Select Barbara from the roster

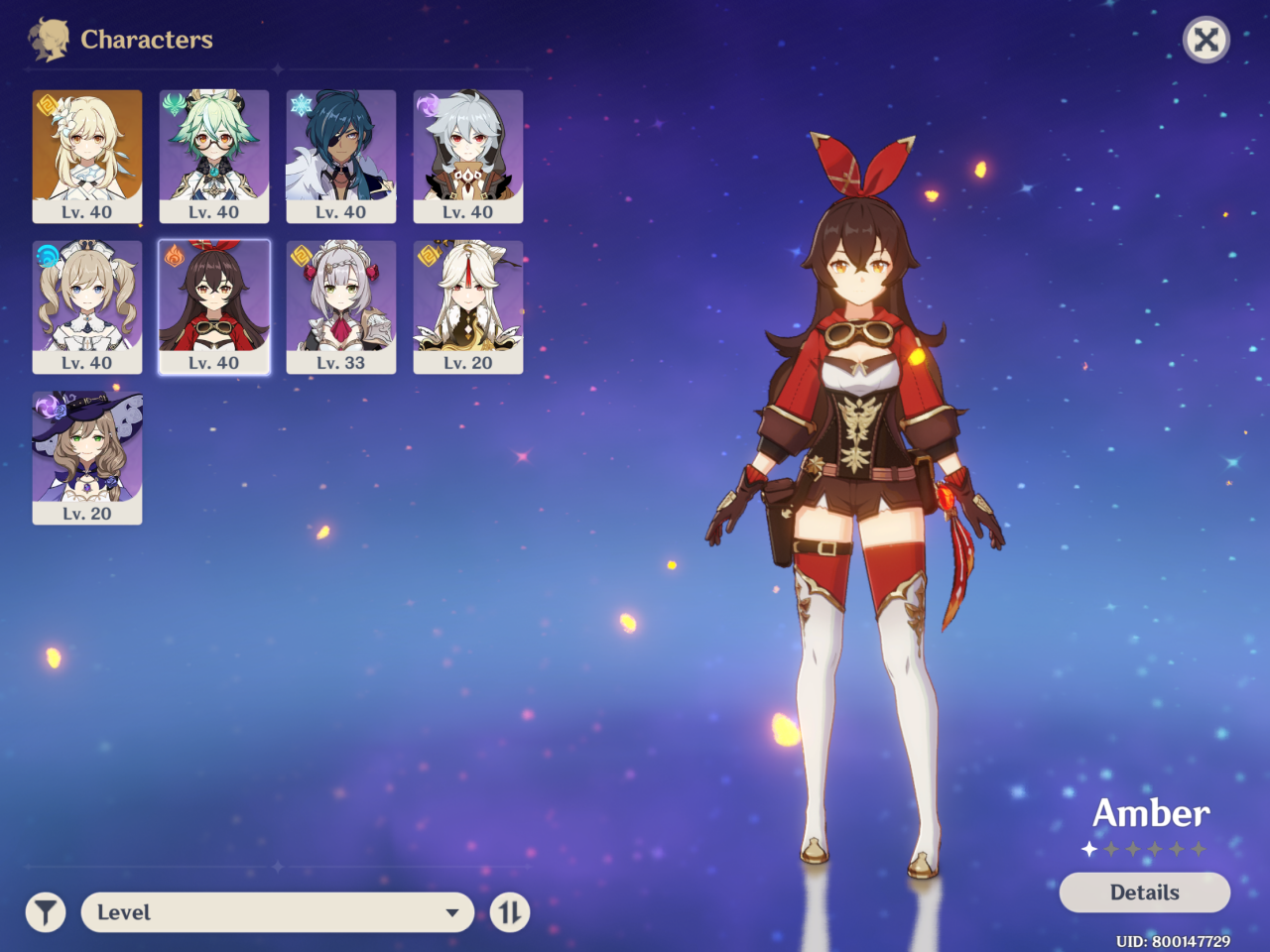click(87, 306)
